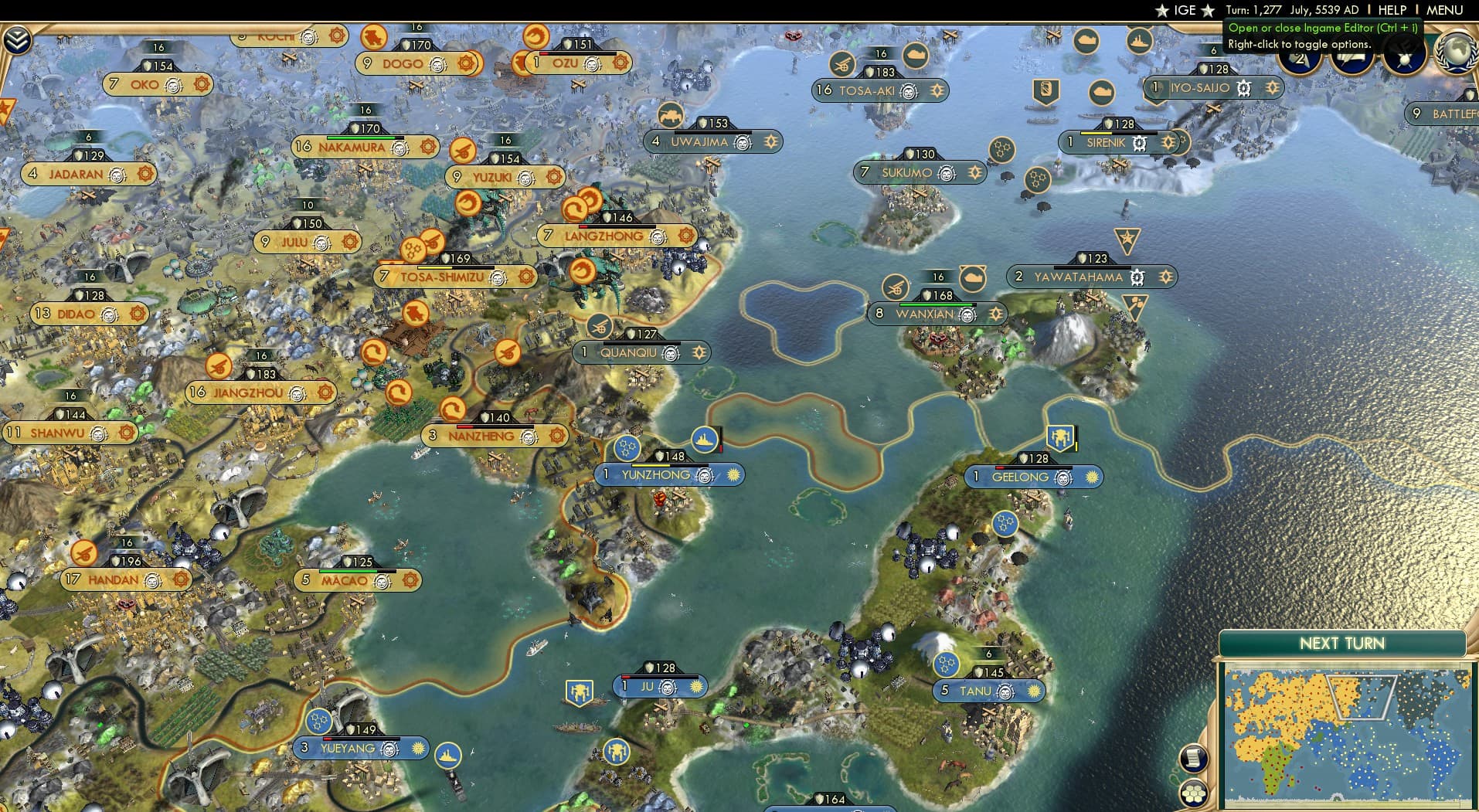Click the citizen face icon on Jiangzhou's banner
The height and width of the screenshot is (812, 1479).
coord(296,392)
